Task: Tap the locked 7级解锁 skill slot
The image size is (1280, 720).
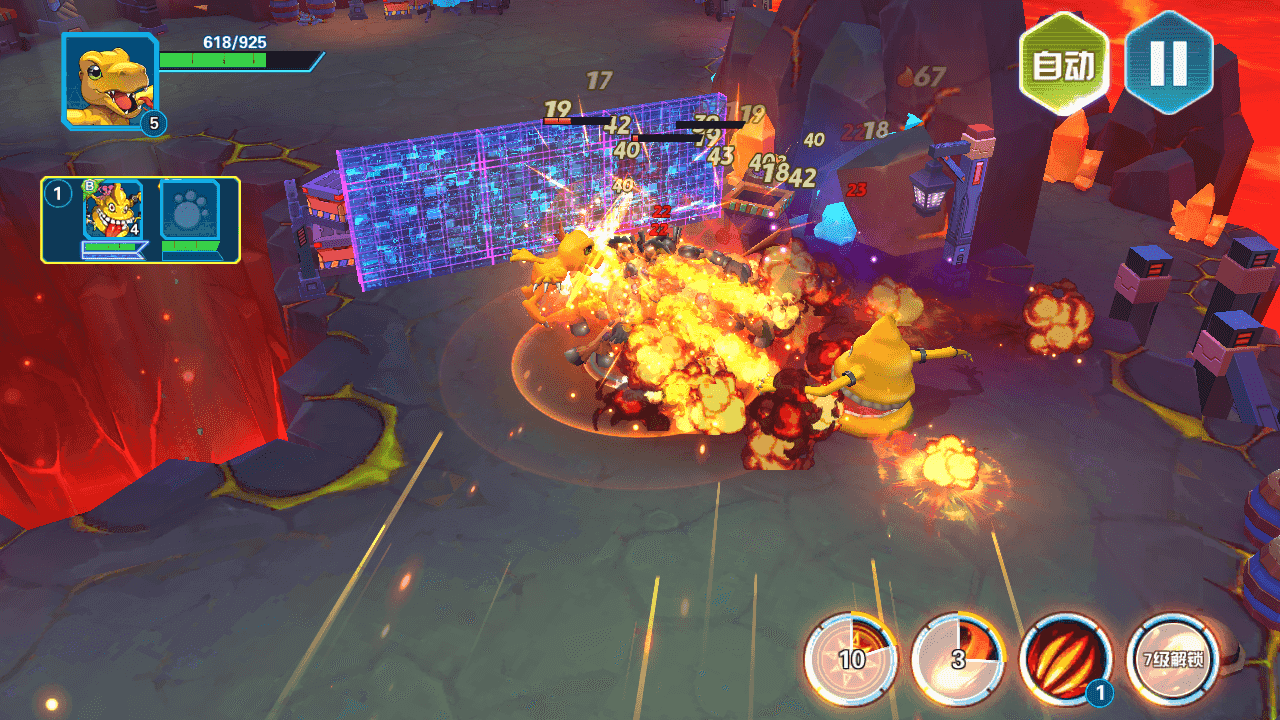Action: pos(1173,660)
